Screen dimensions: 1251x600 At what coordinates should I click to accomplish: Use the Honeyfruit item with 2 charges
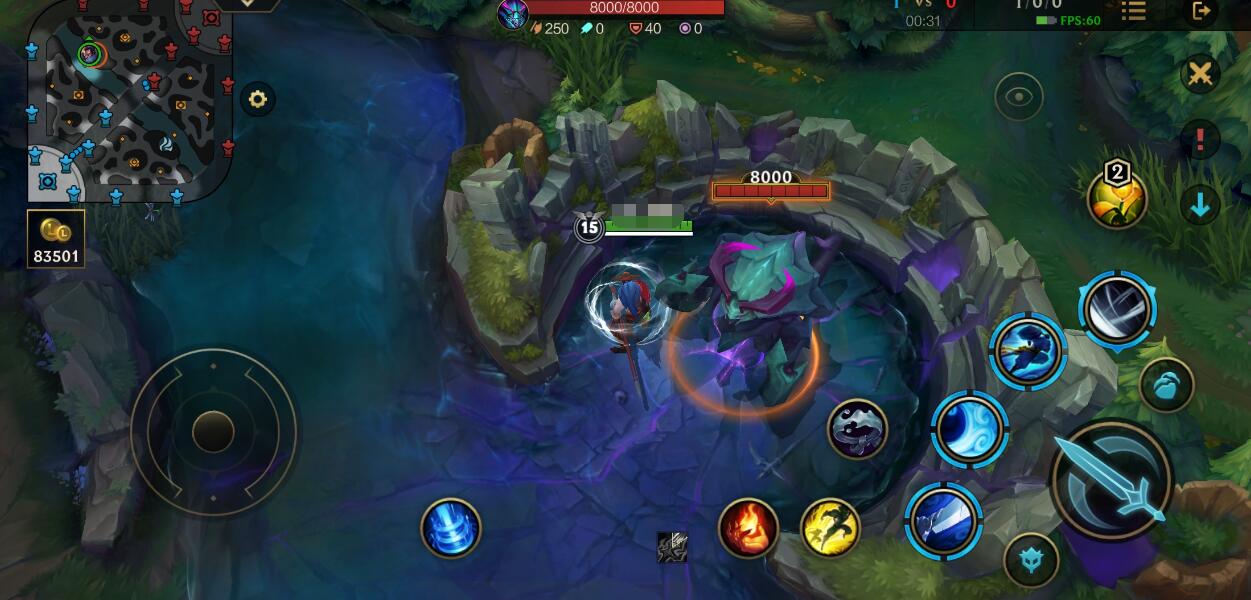1117,198
